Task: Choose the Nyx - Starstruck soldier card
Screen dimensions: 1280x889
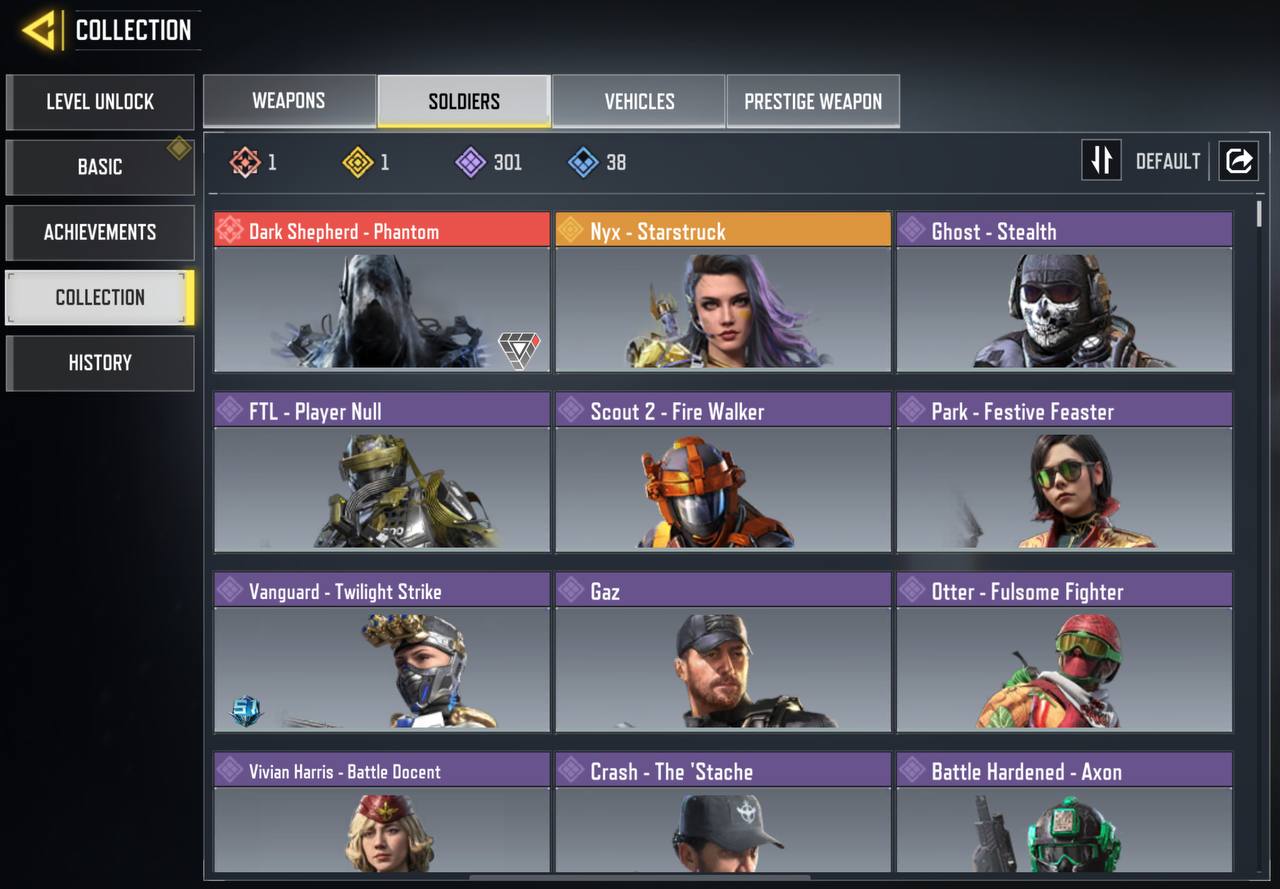Action: (x=723, y=291)
